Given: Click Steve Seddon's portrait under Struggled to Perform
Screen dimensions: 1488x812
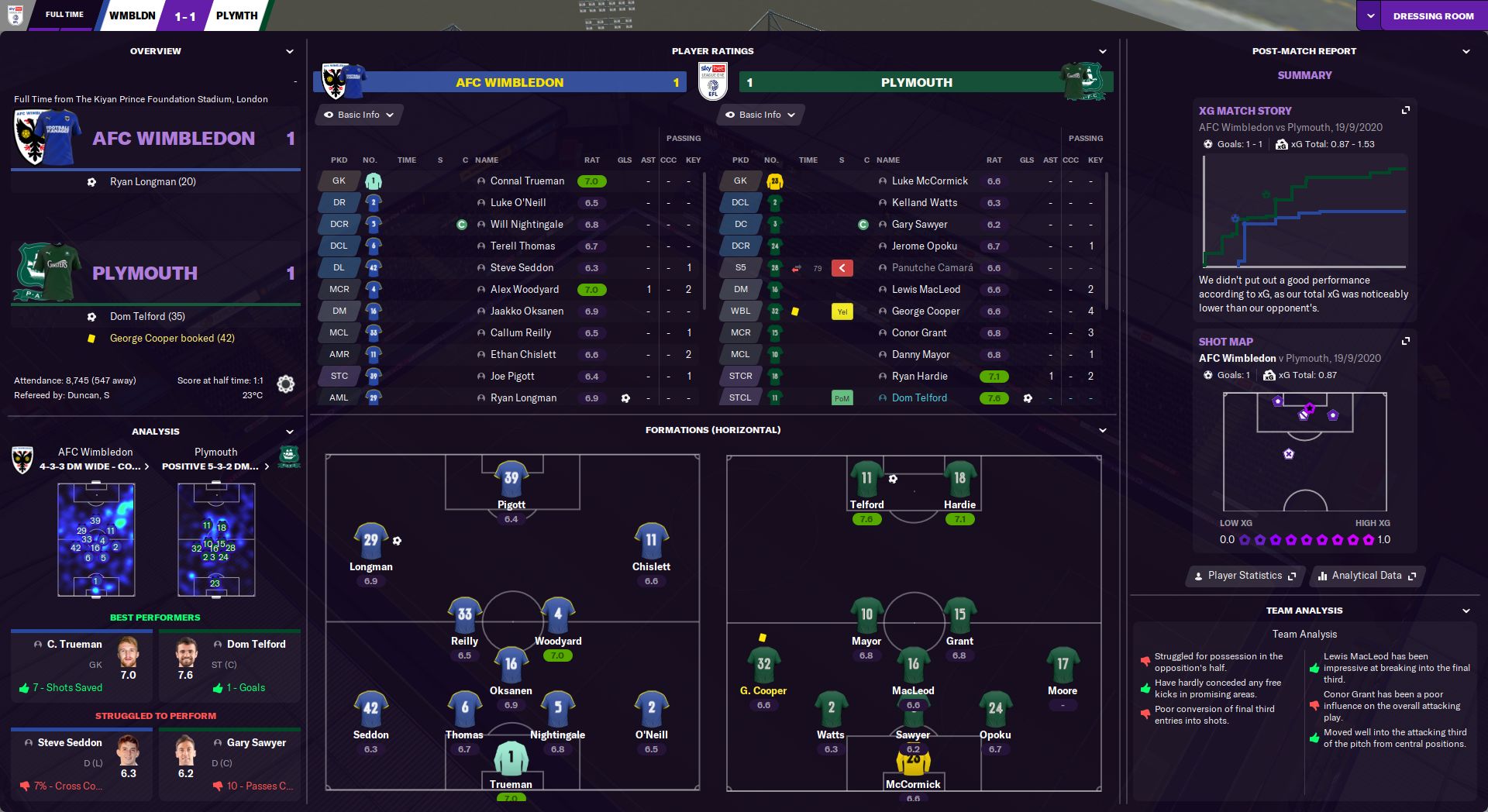Looking at the screenshot, I should click(129, 755).
